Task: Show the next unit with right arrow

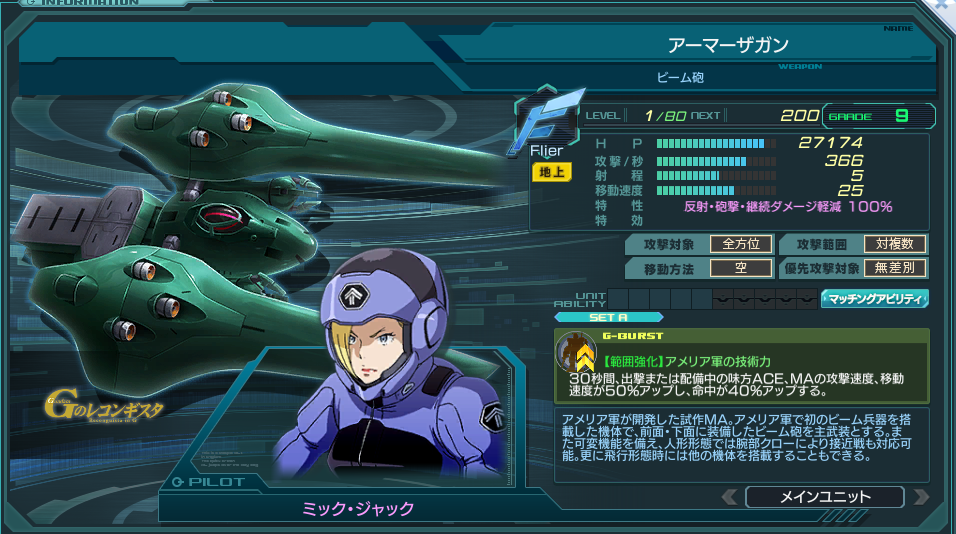Action: click(921, 497)
